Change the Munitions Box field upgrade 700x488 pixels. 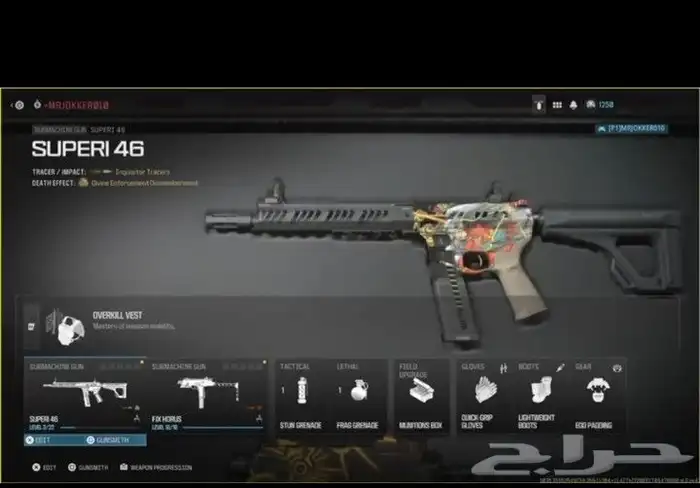[420, 394]
